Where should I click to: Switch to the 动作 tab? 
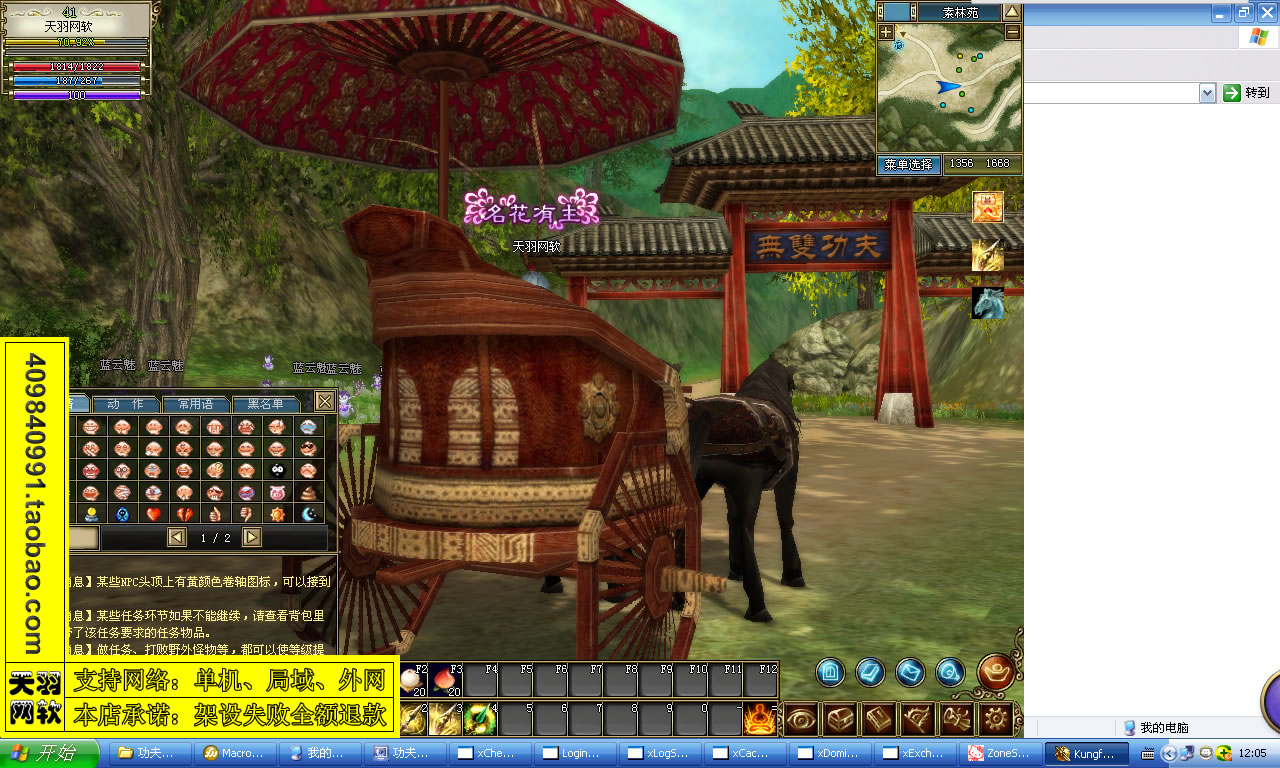[x=125, y=404]
